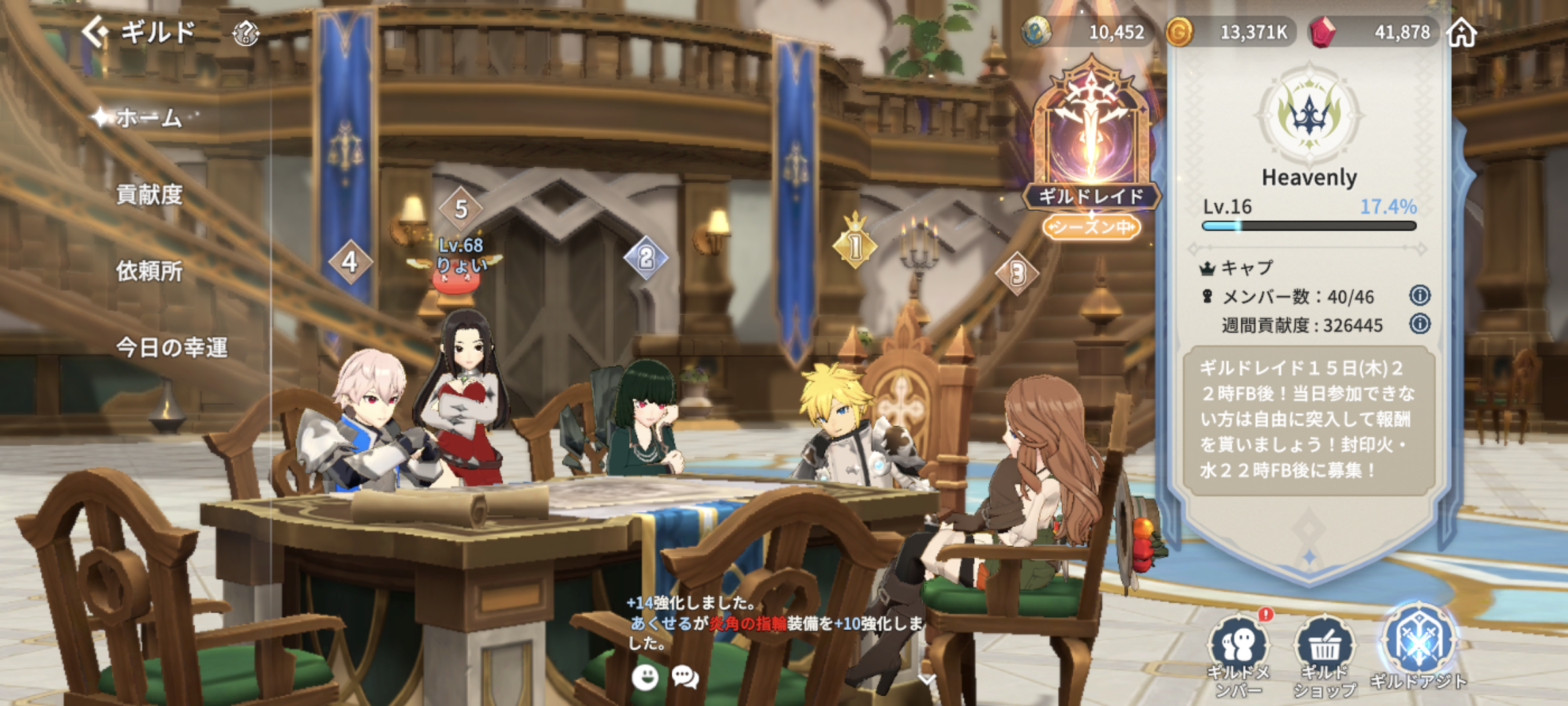Select the rank 1 gold marker

click(855, 245)
